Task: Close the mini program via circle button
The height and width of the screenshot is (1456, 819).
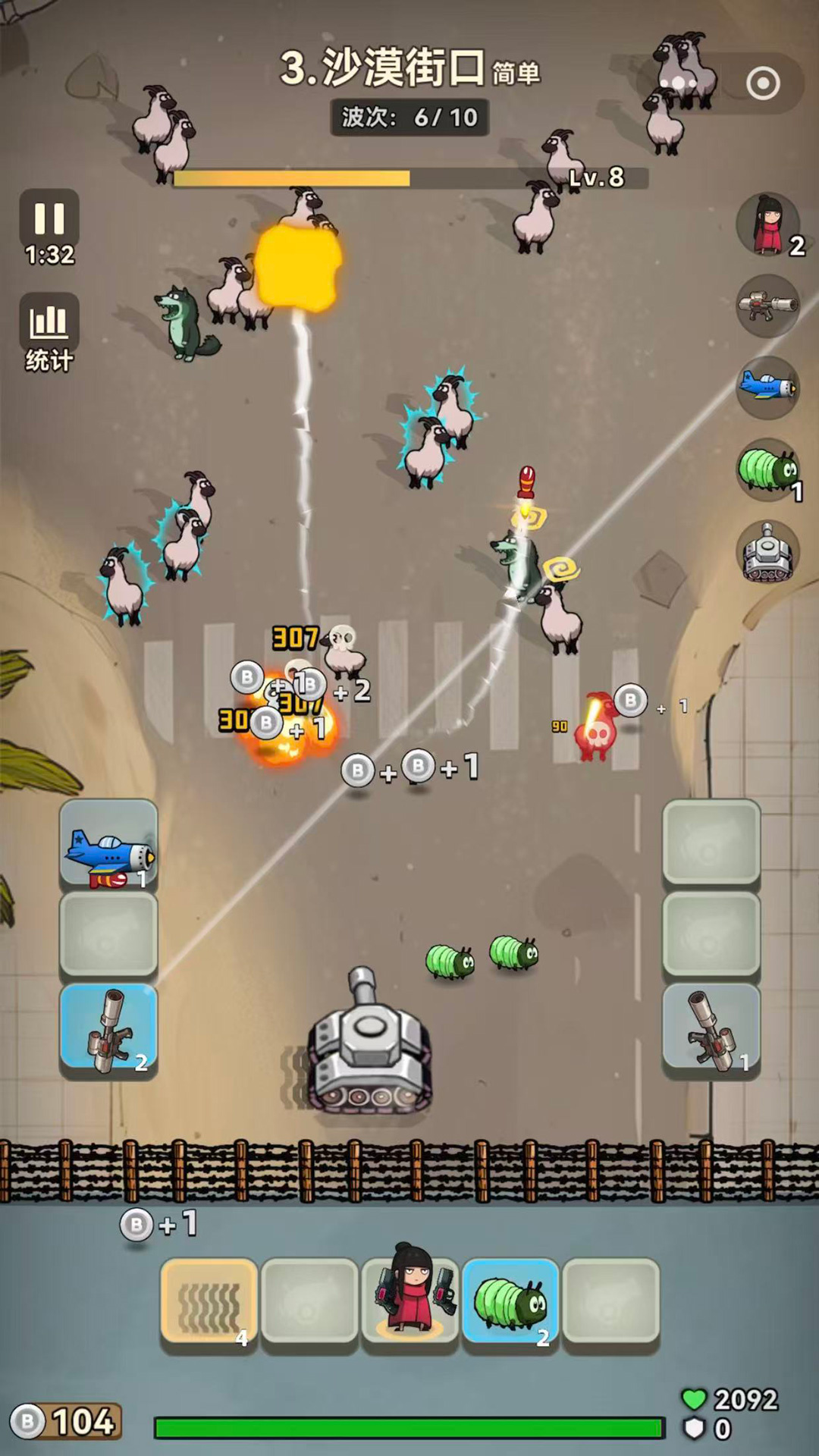Action: 763,83
